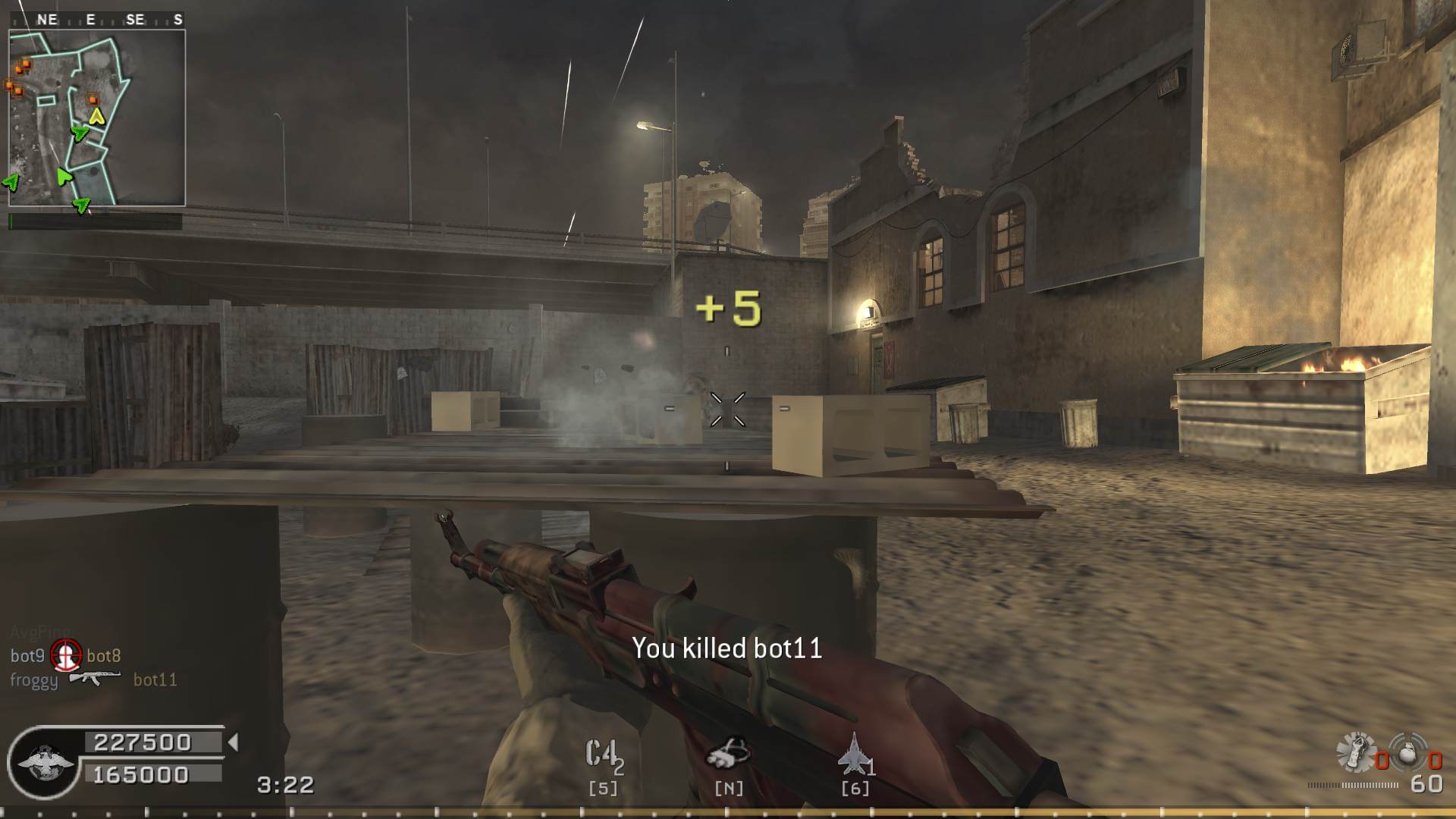Select the C4 explosive icon
Viewport: 1456px width, 819px height.
point(601,755)
